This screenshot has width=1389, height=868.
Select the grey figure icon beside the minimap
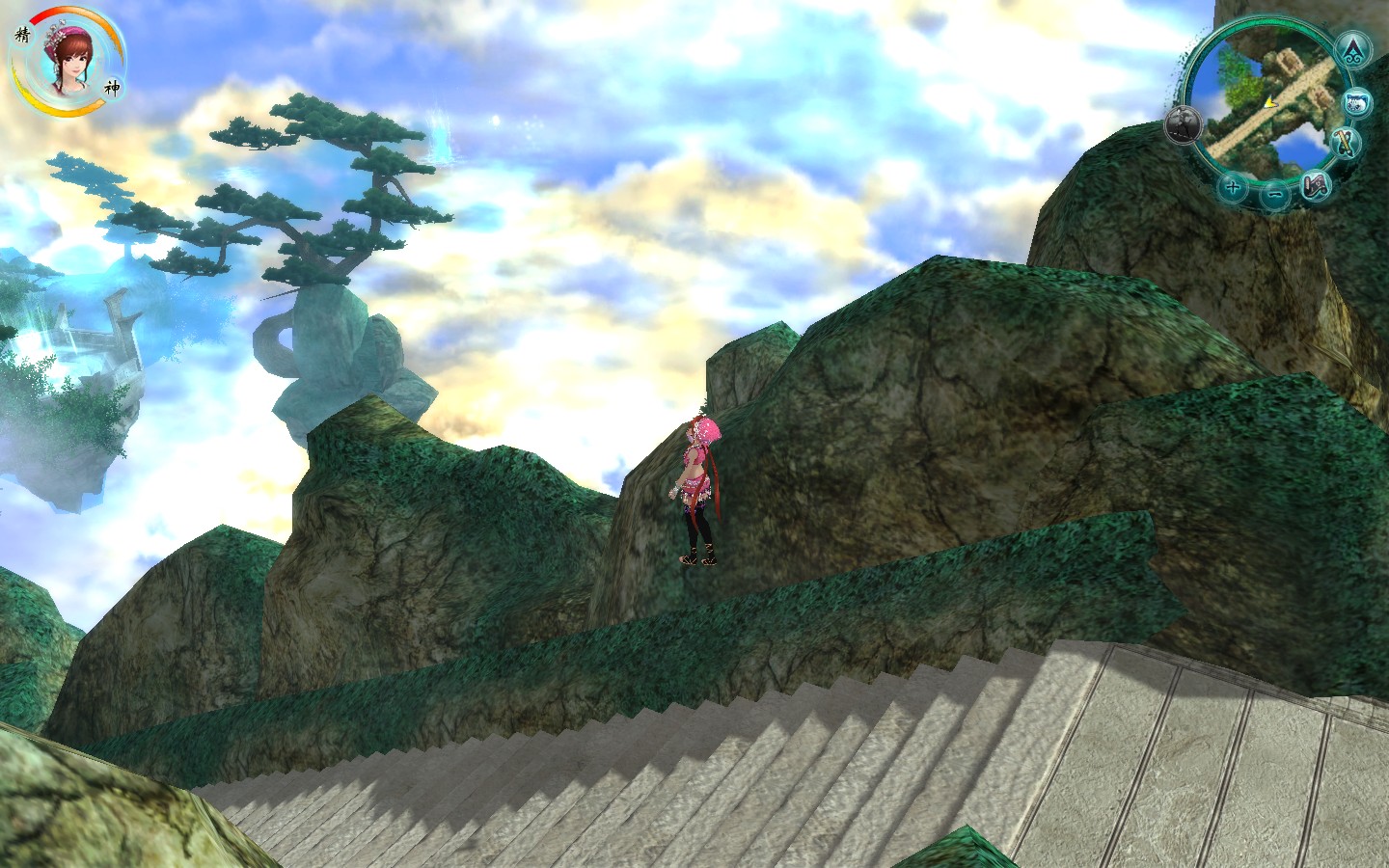[1183, 123]
